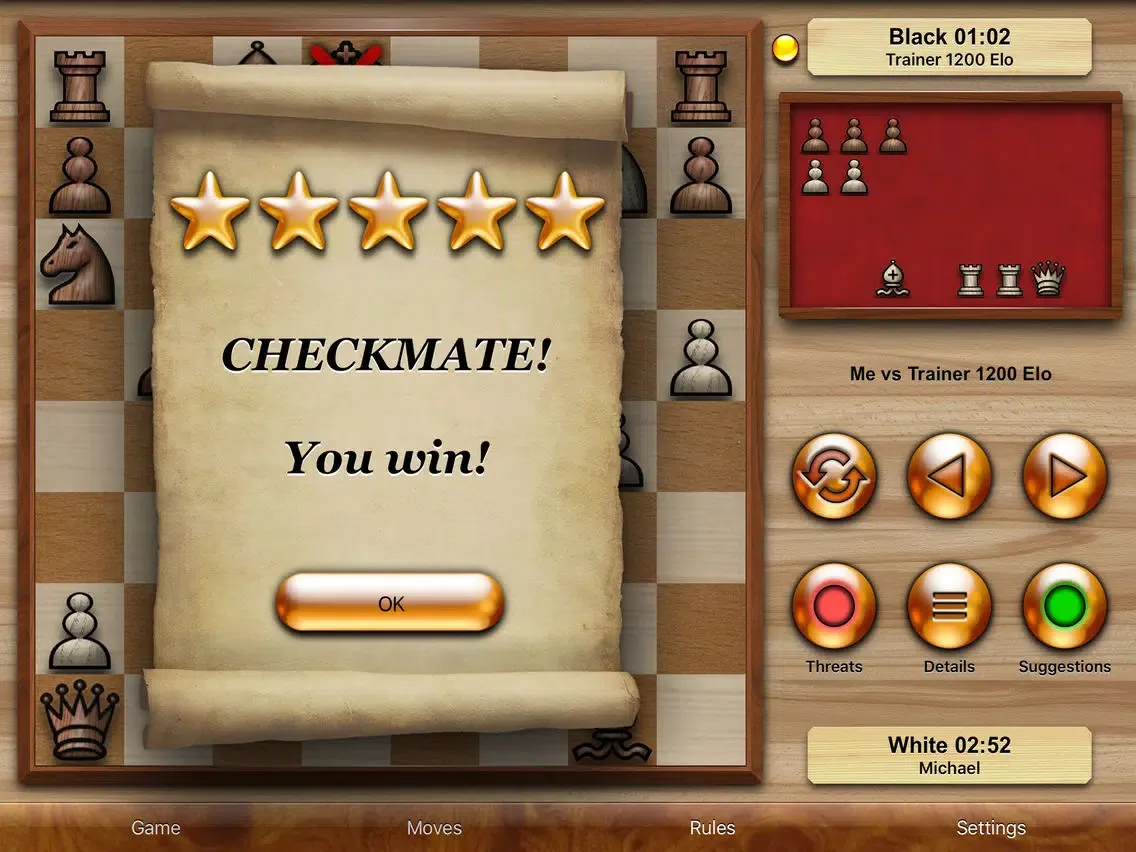This screenshot has height=852, width=1136.
Task: Open the Settings menu
Action: click(990, 828)
